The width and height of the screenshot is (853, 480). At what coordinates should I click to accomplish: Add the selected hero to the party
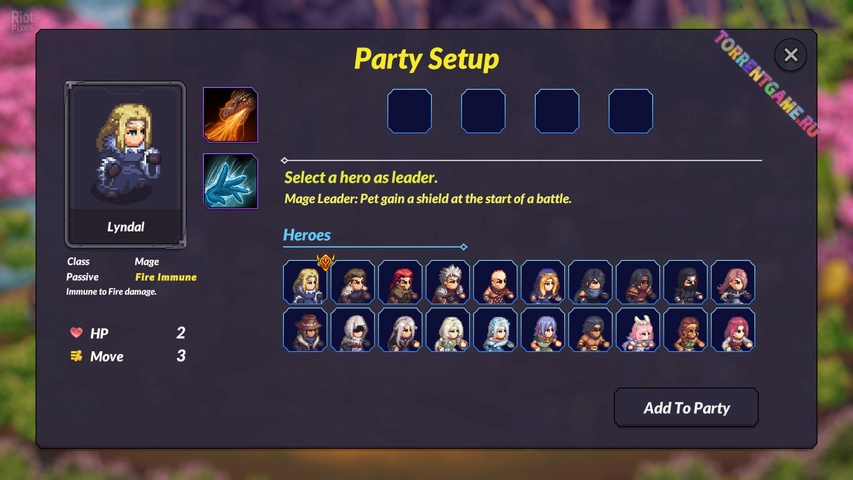coord(686,407)
